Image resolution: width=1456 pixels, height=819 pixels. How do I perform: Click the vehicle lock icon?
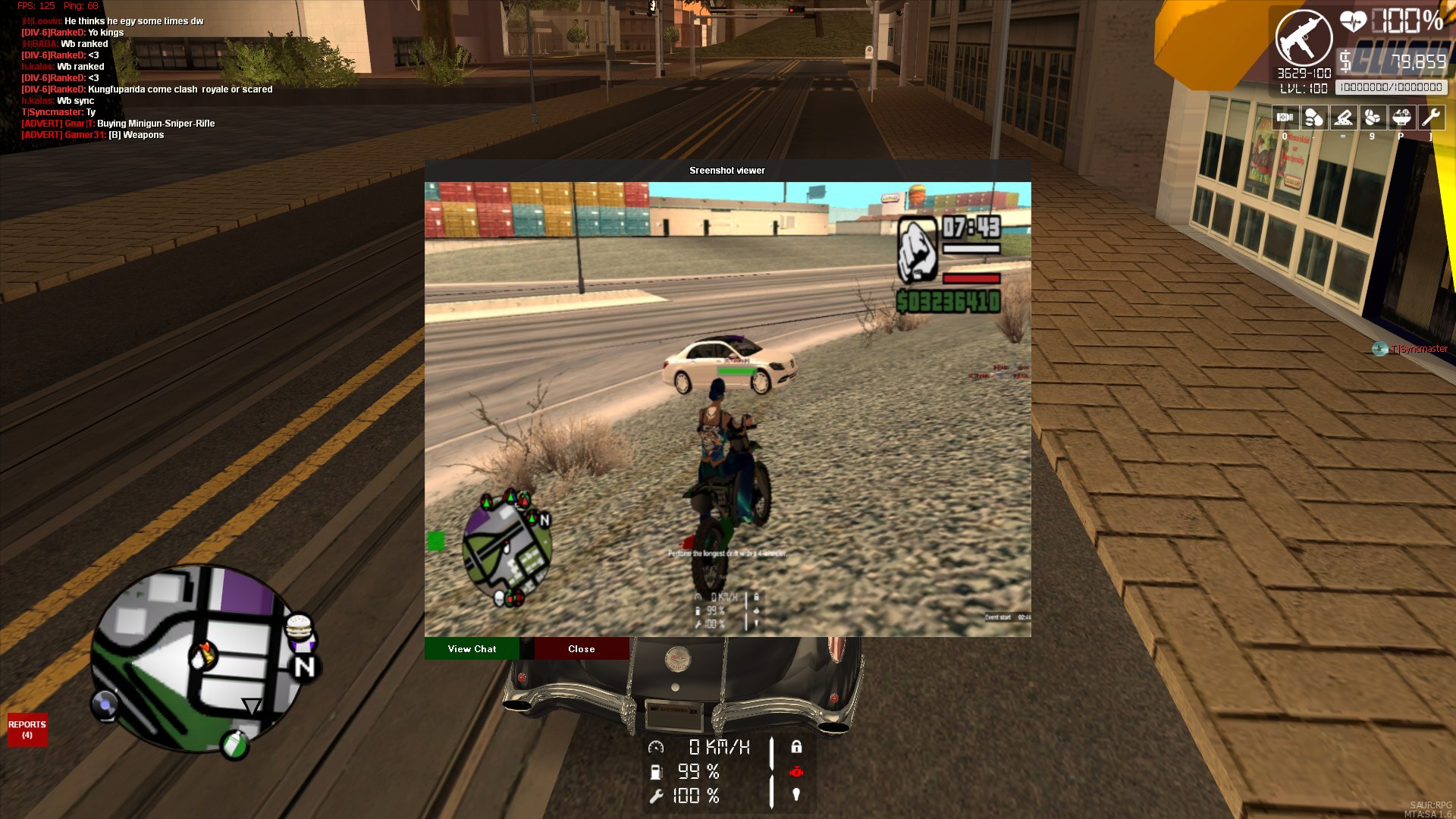(796, 747)
